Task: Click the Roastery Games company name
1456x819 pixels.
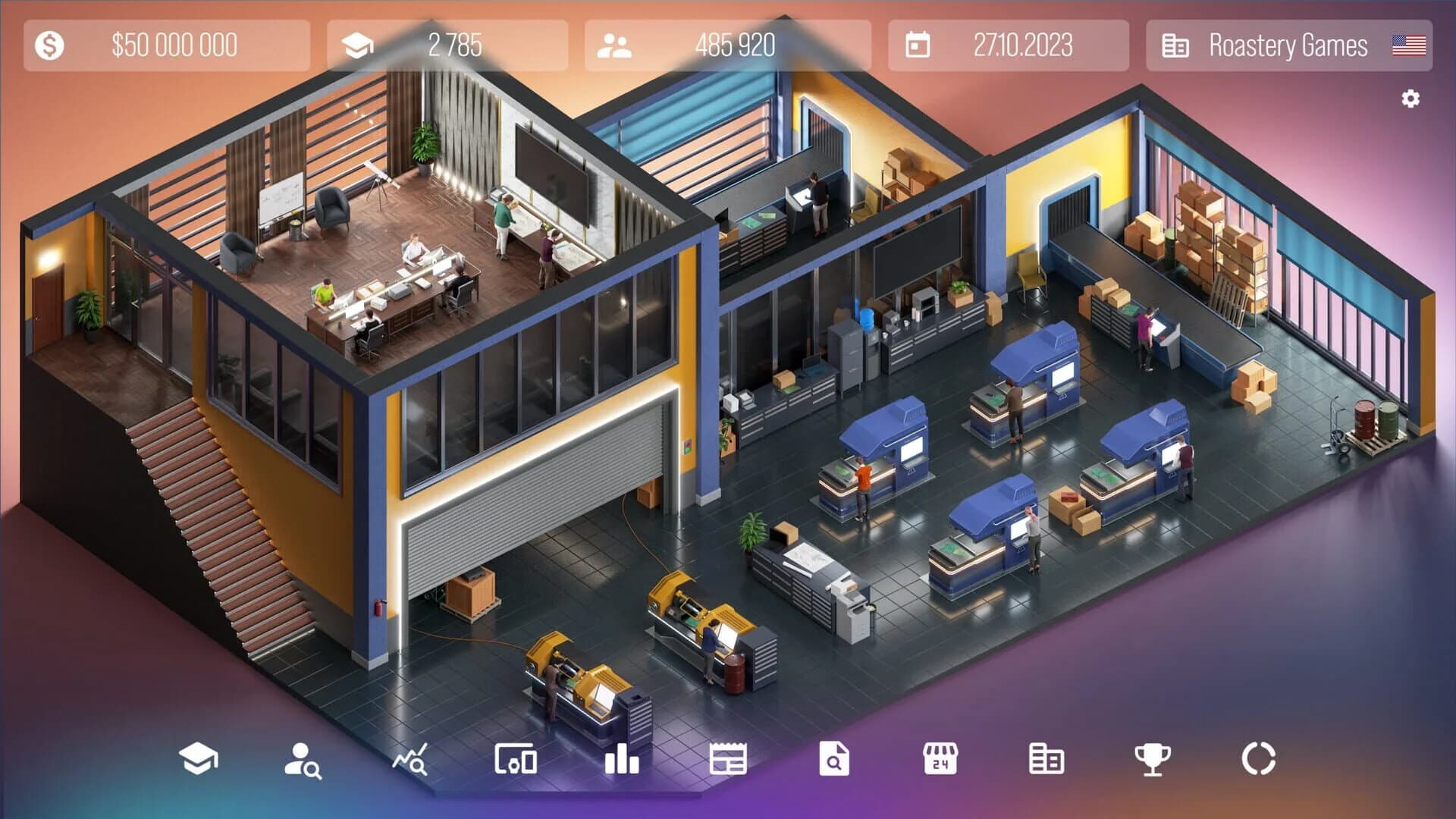Action: (1289, 45)
